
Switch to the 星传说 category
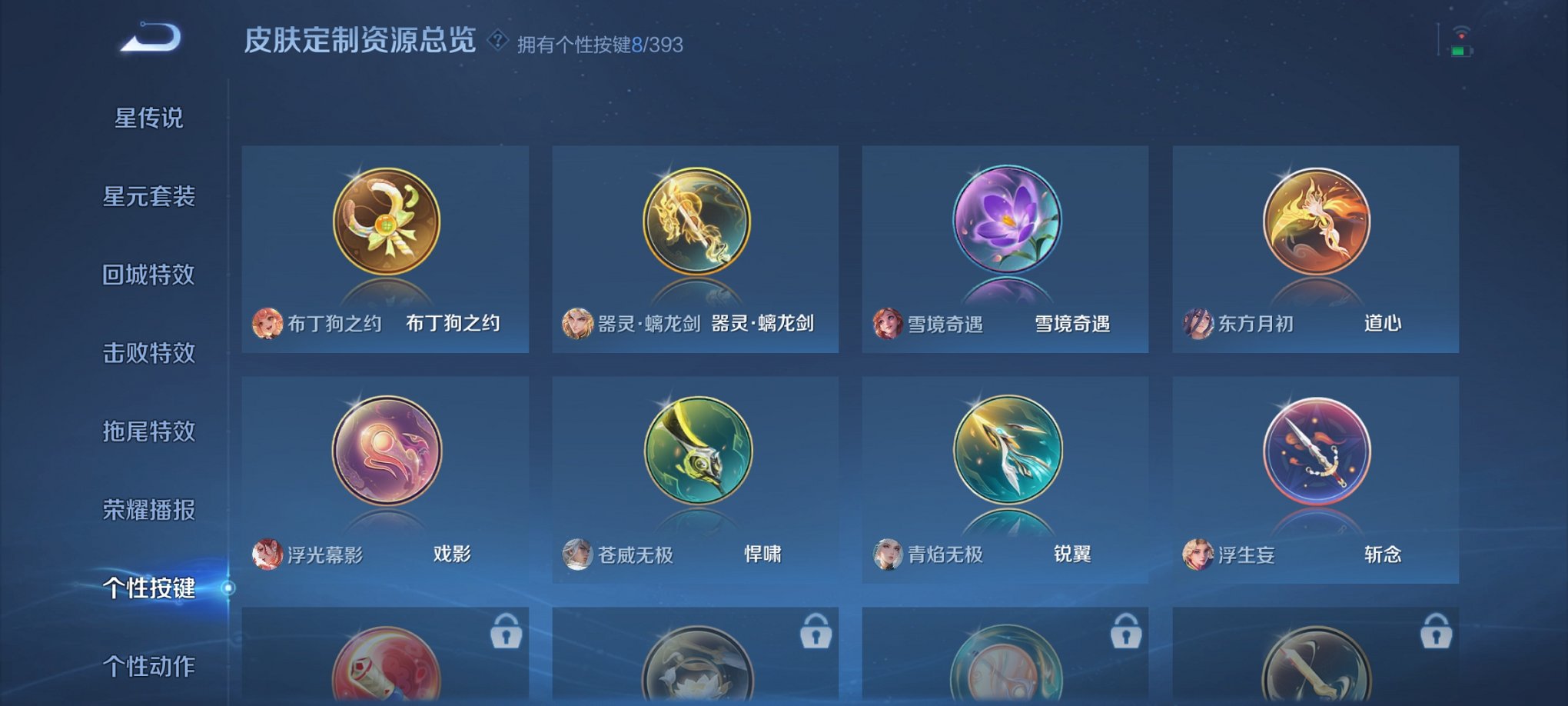148,117
